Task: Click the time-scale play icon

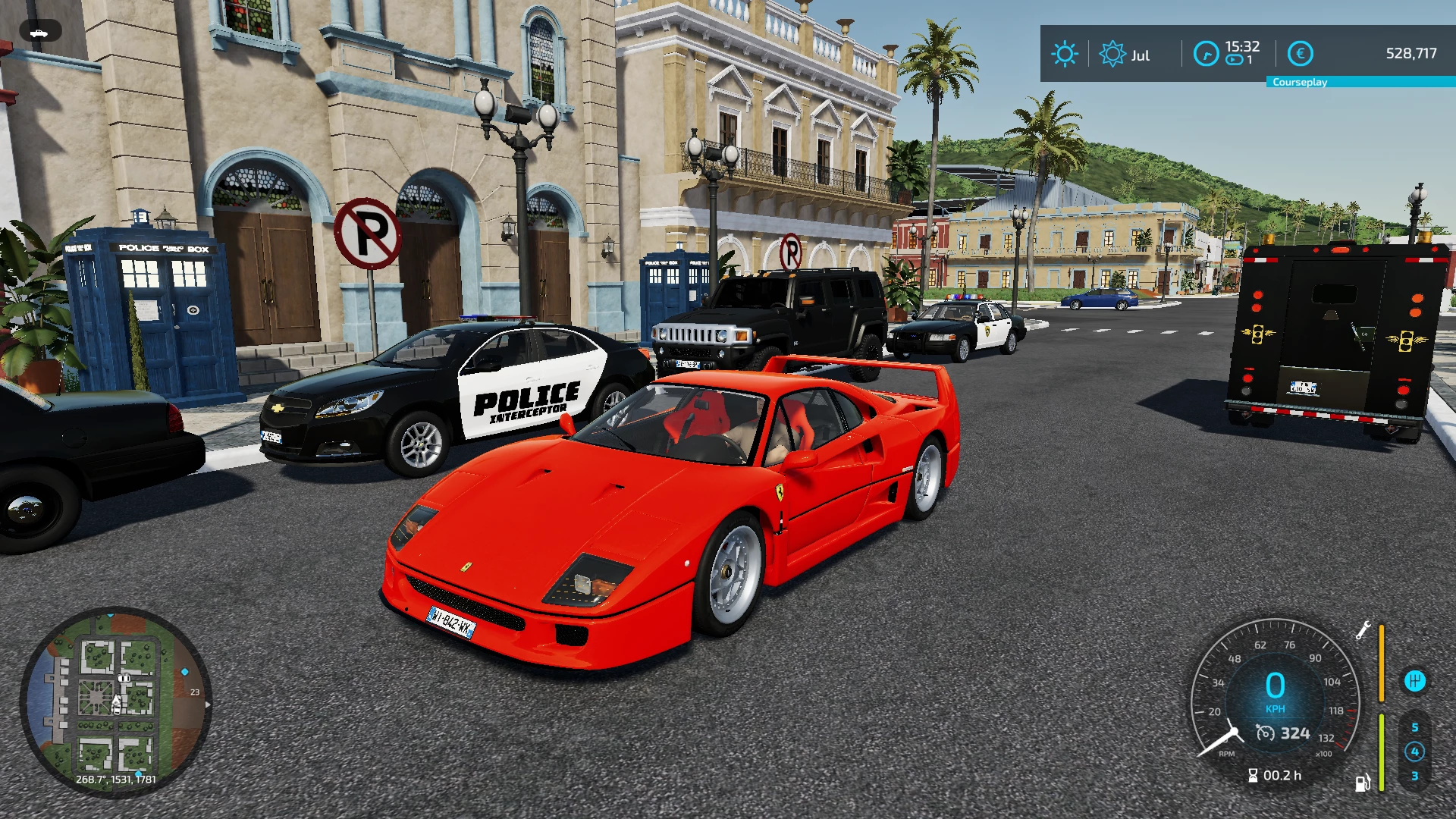Action: (1235, 61)
